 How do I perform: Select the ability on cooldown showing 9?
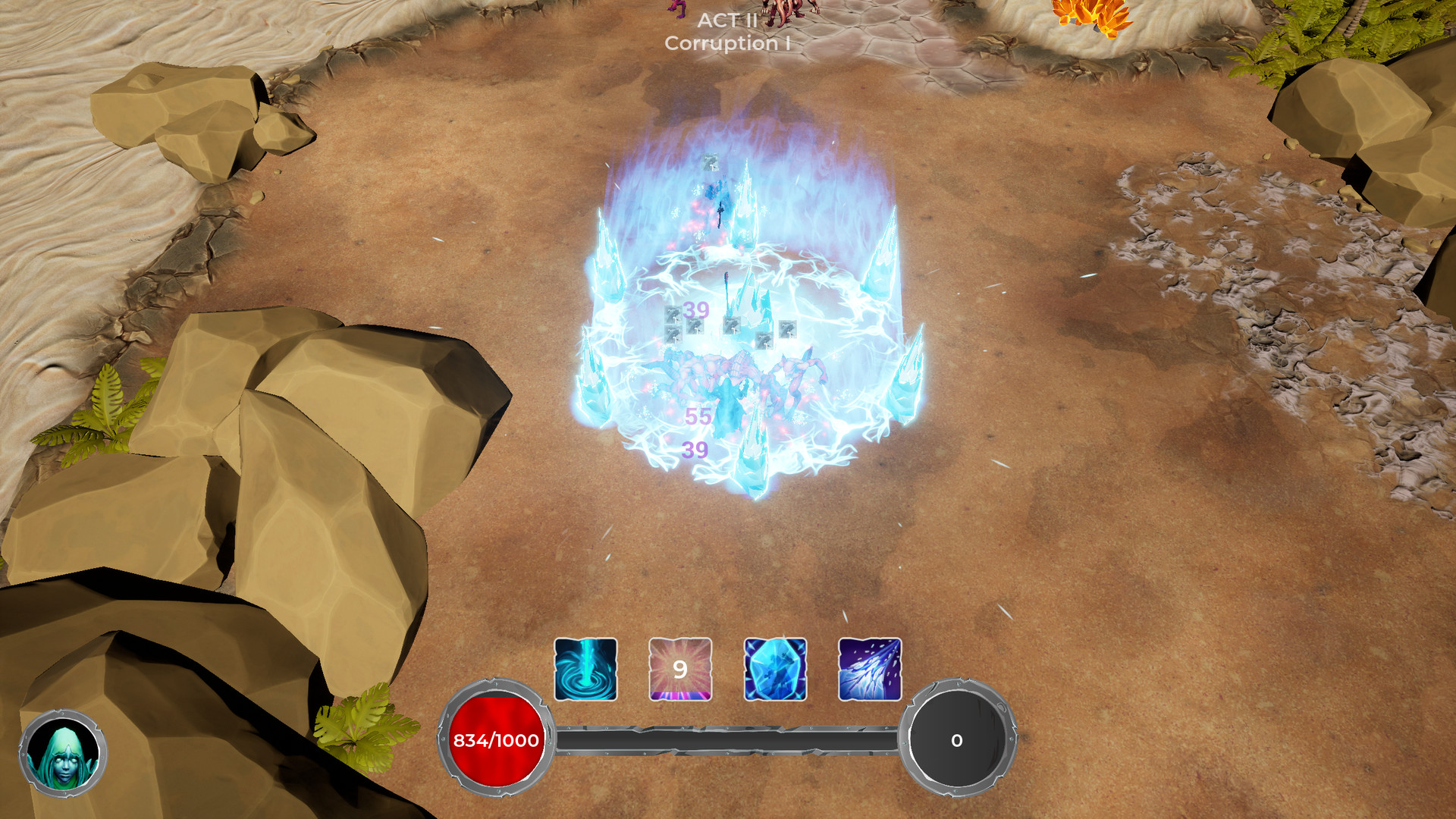pos(680,669)
